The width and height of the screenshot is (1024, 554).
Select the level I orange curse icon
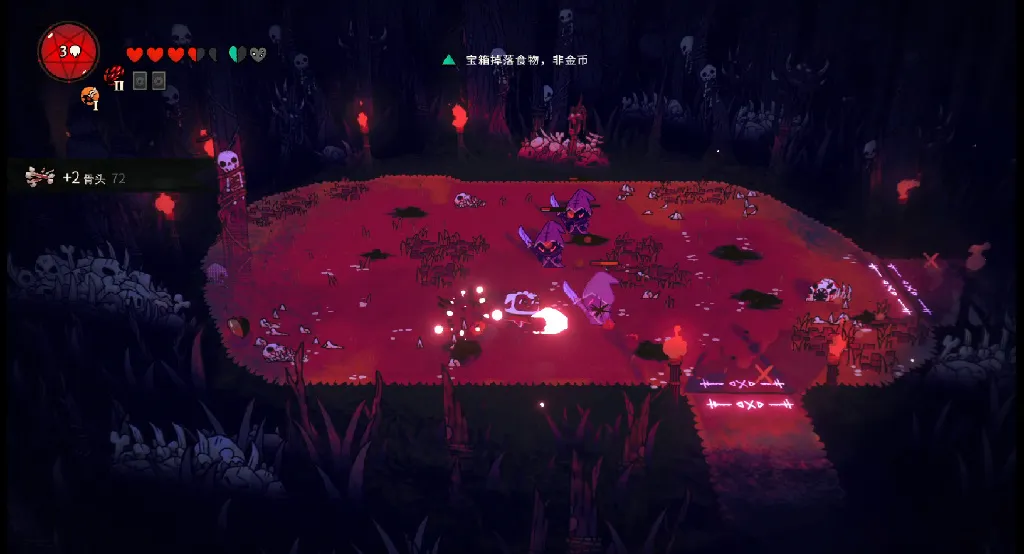tap(90, 97)
